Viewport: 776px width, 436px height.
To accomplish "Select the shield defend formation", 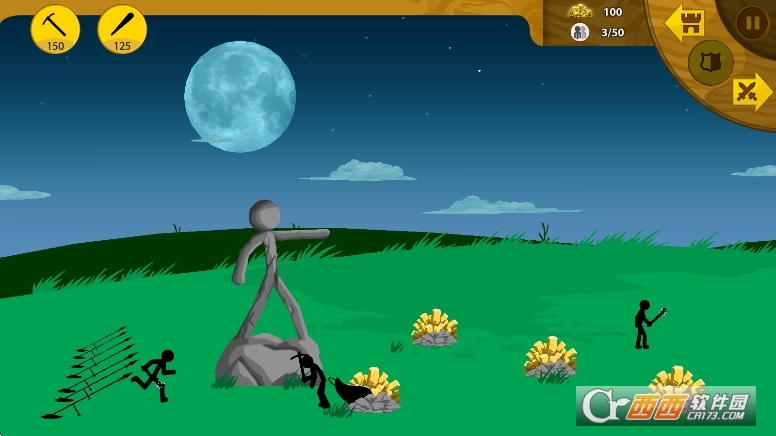I will 710,62.
